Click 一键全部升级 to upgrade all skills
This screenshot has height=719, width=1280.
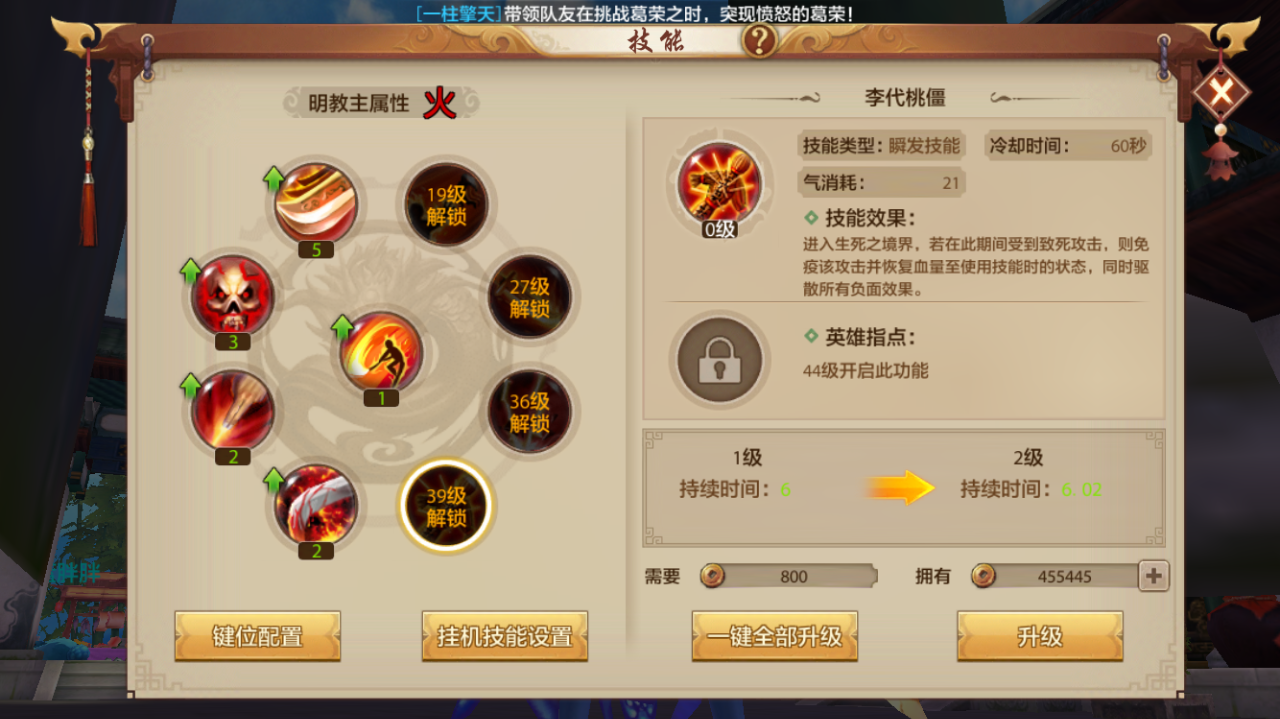point(774,636)
